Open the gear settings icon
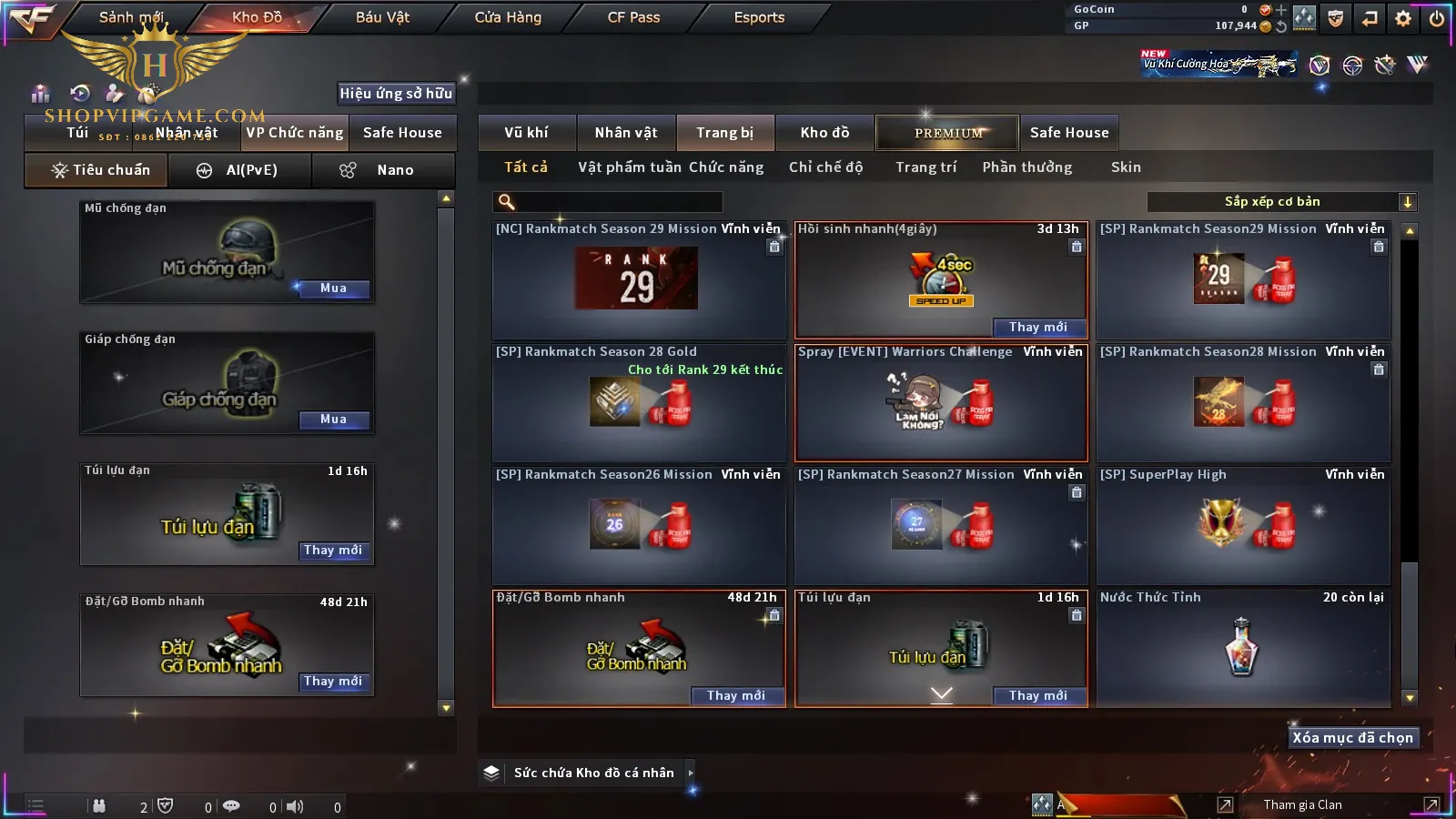 (x=1403, y=18)
